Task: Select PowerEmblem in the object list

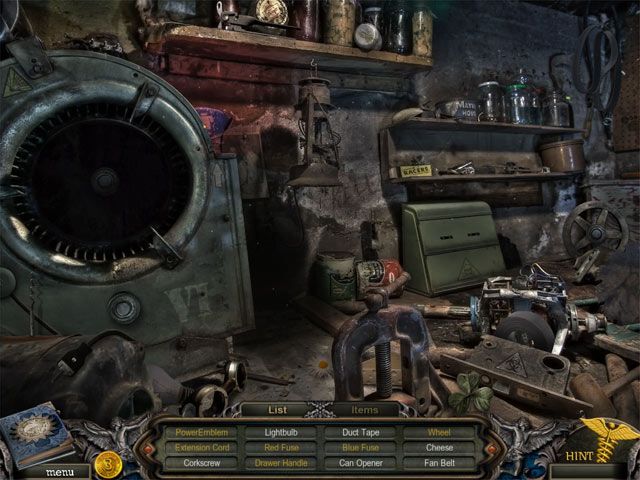Action: [202, 432]
